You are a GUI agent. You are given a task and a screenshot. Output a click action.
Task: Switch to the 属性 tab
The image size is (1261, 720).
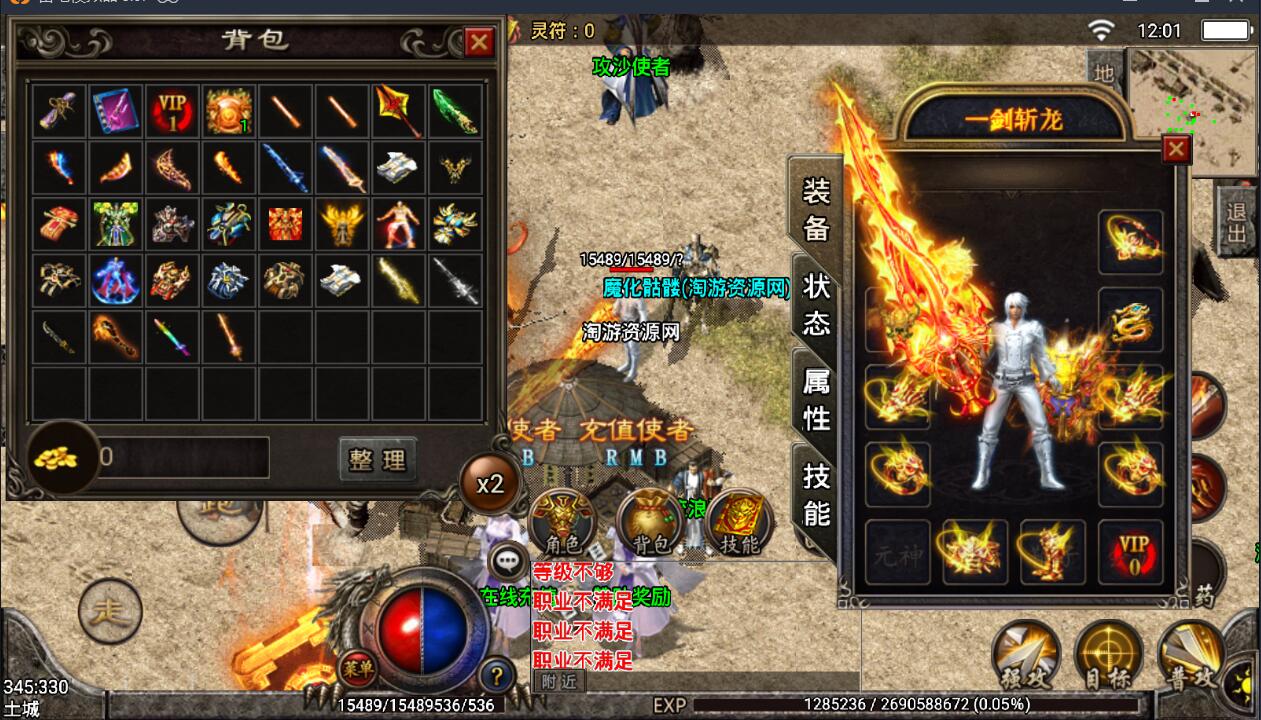tap(816, 398)
